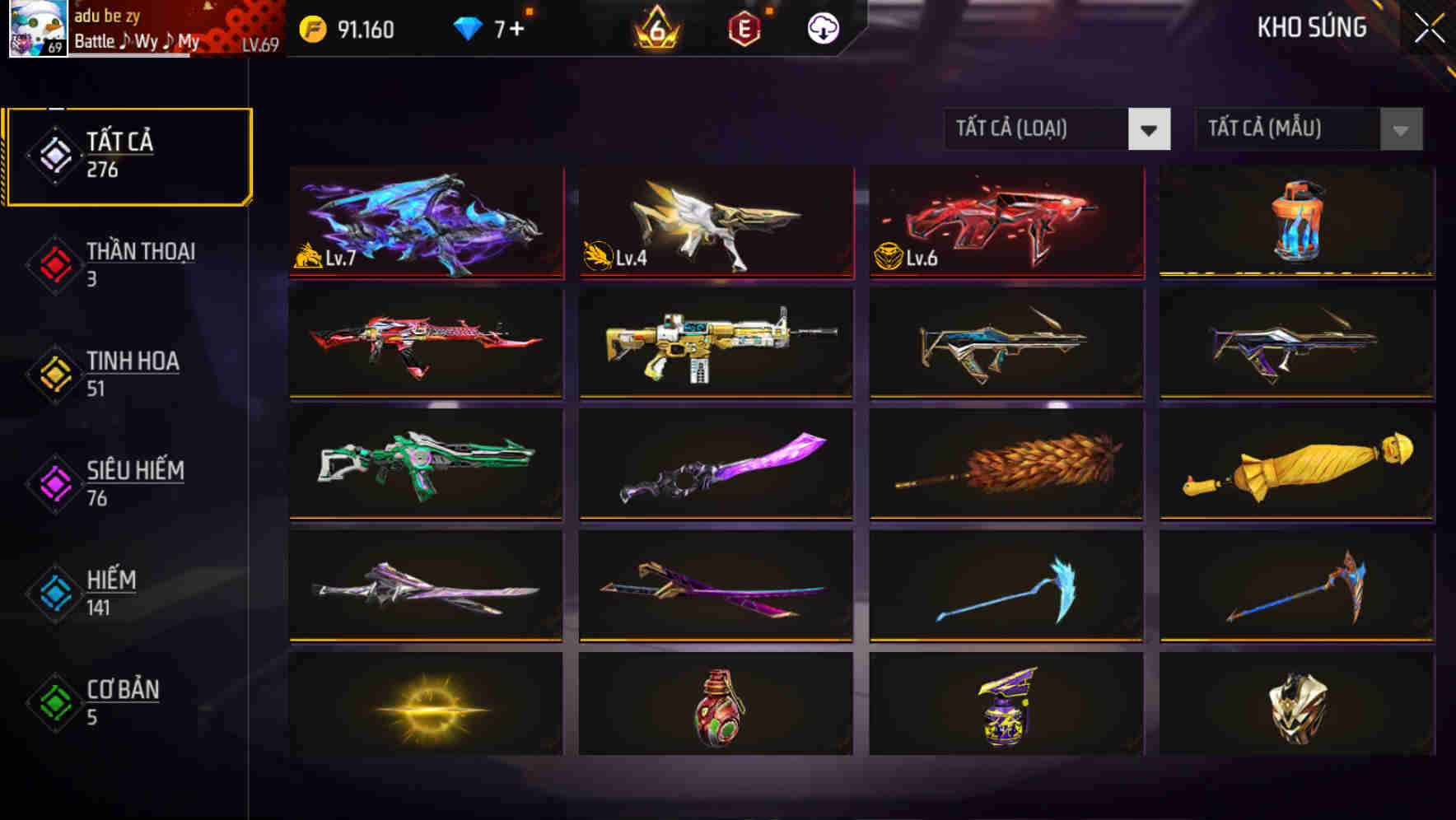The height and width of the screenshot is (820, 1456).
Task: Open the TẤT CẢ (MẪU) filter dropdown
Action: pyautogui.click(x=1308, y=129)
